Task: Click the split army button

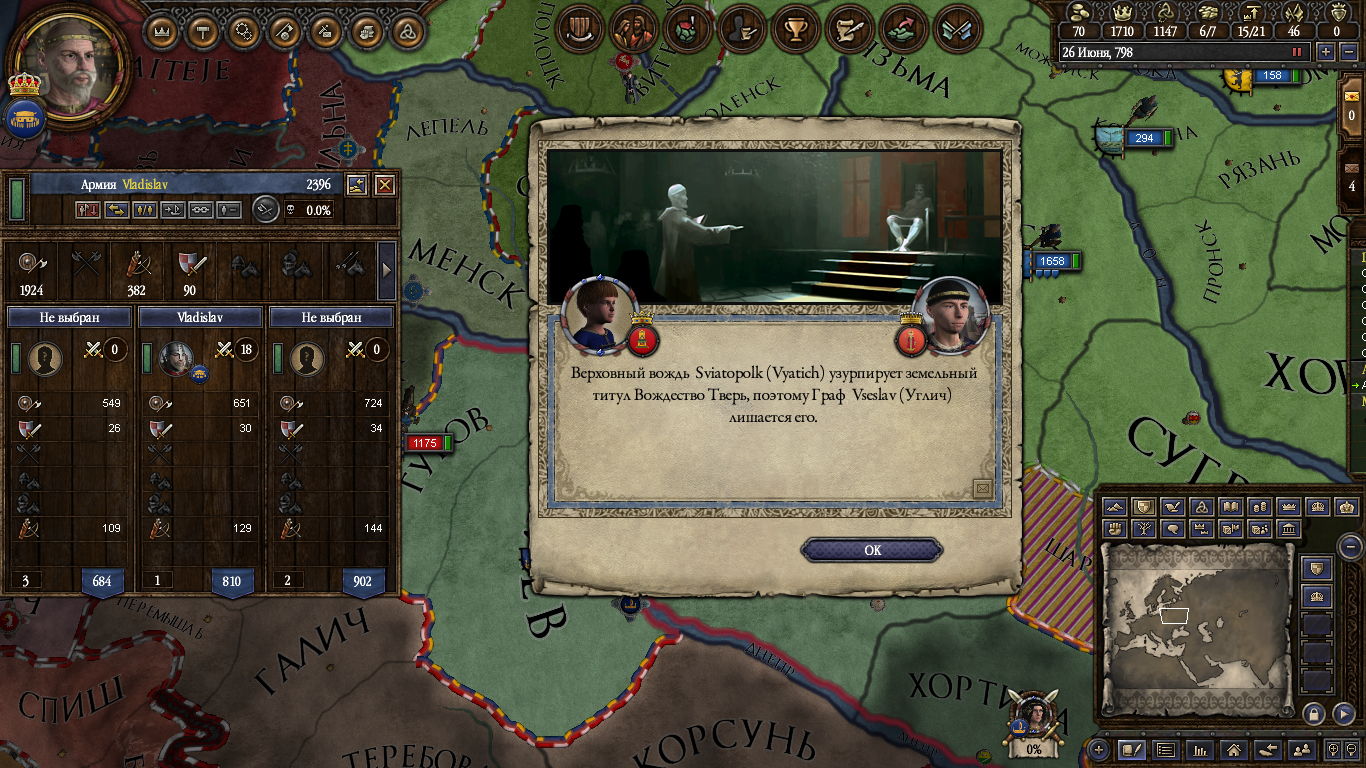Action: pyautogui.click(x=144, y=210)
